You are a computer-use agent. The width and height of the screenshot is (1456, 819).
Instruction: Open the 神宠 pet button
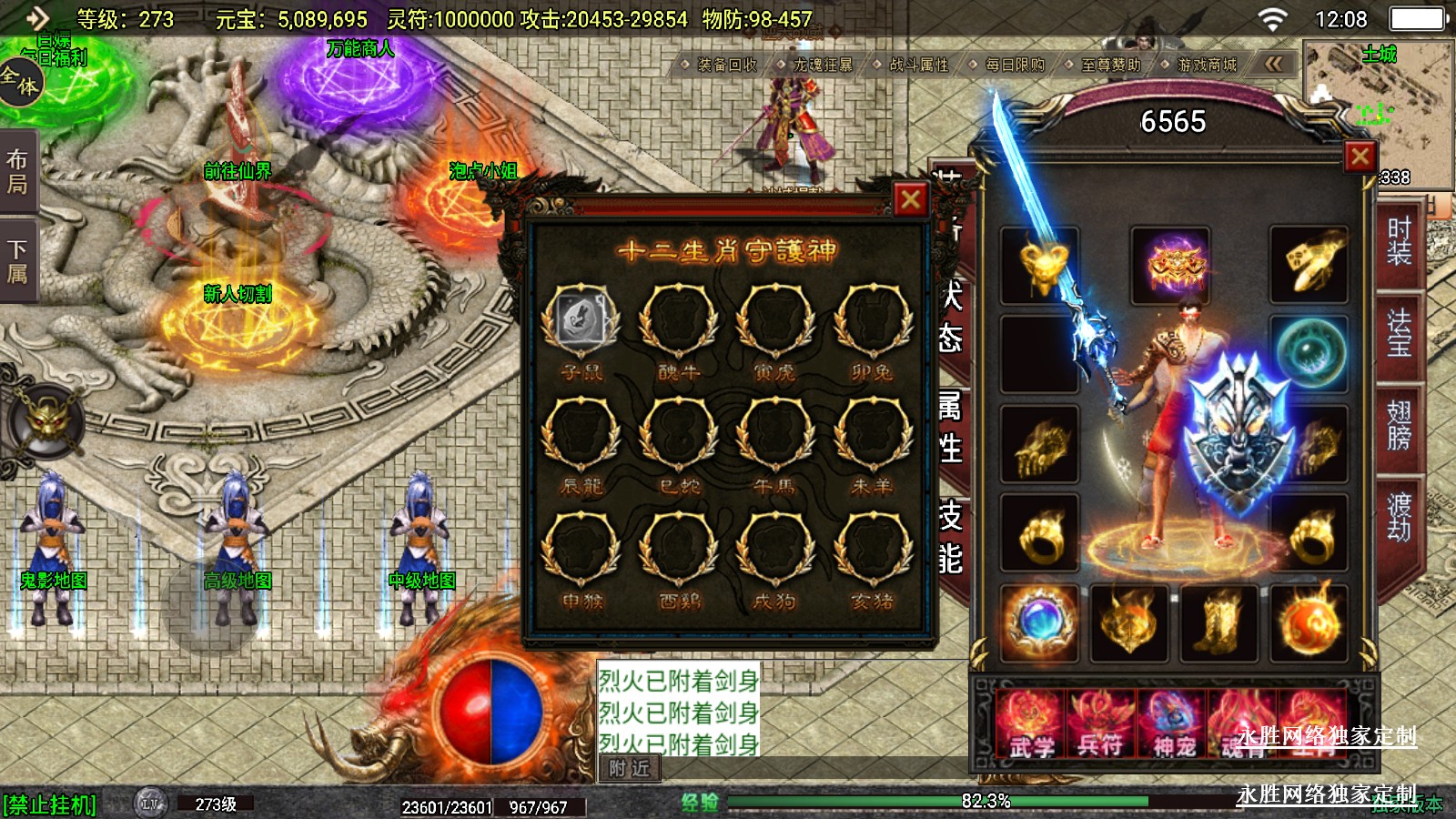tap(1174, 725)
